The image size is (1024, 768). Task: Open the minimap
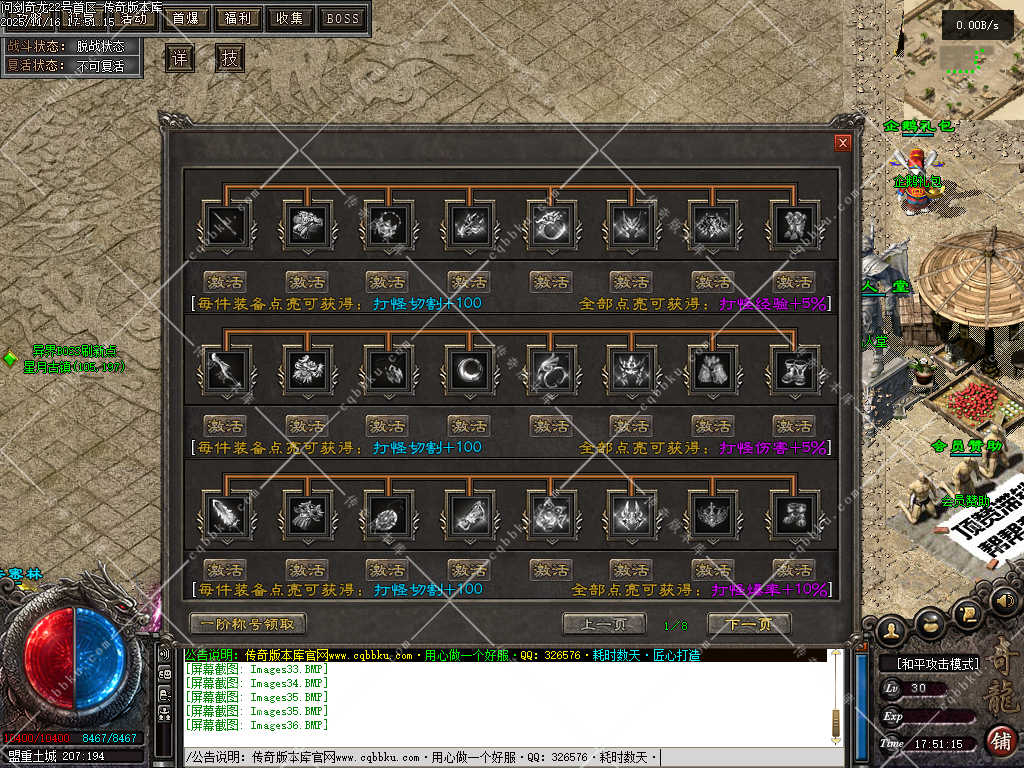(x=964, y=60)
